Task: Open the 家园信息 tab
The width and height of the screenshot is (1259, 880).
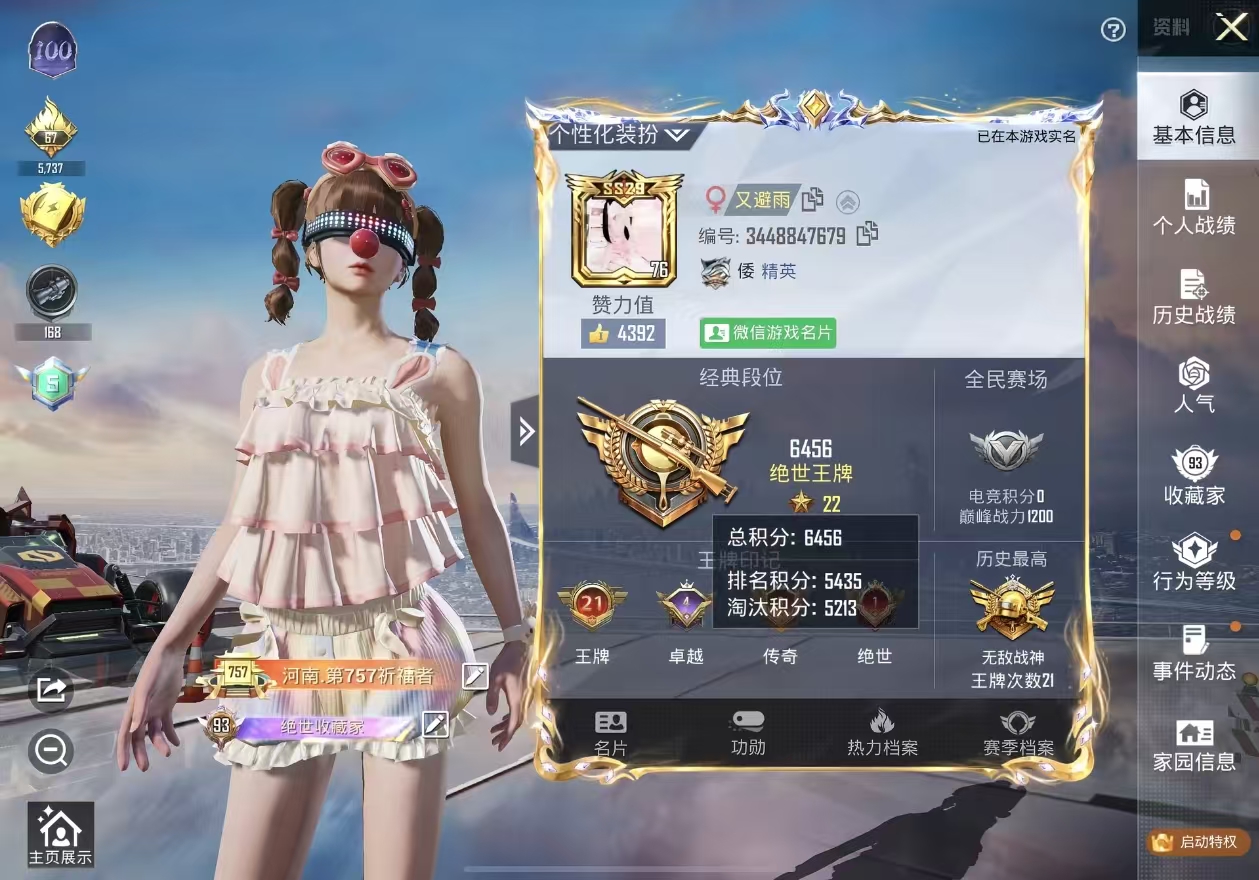Action: 1193,746
